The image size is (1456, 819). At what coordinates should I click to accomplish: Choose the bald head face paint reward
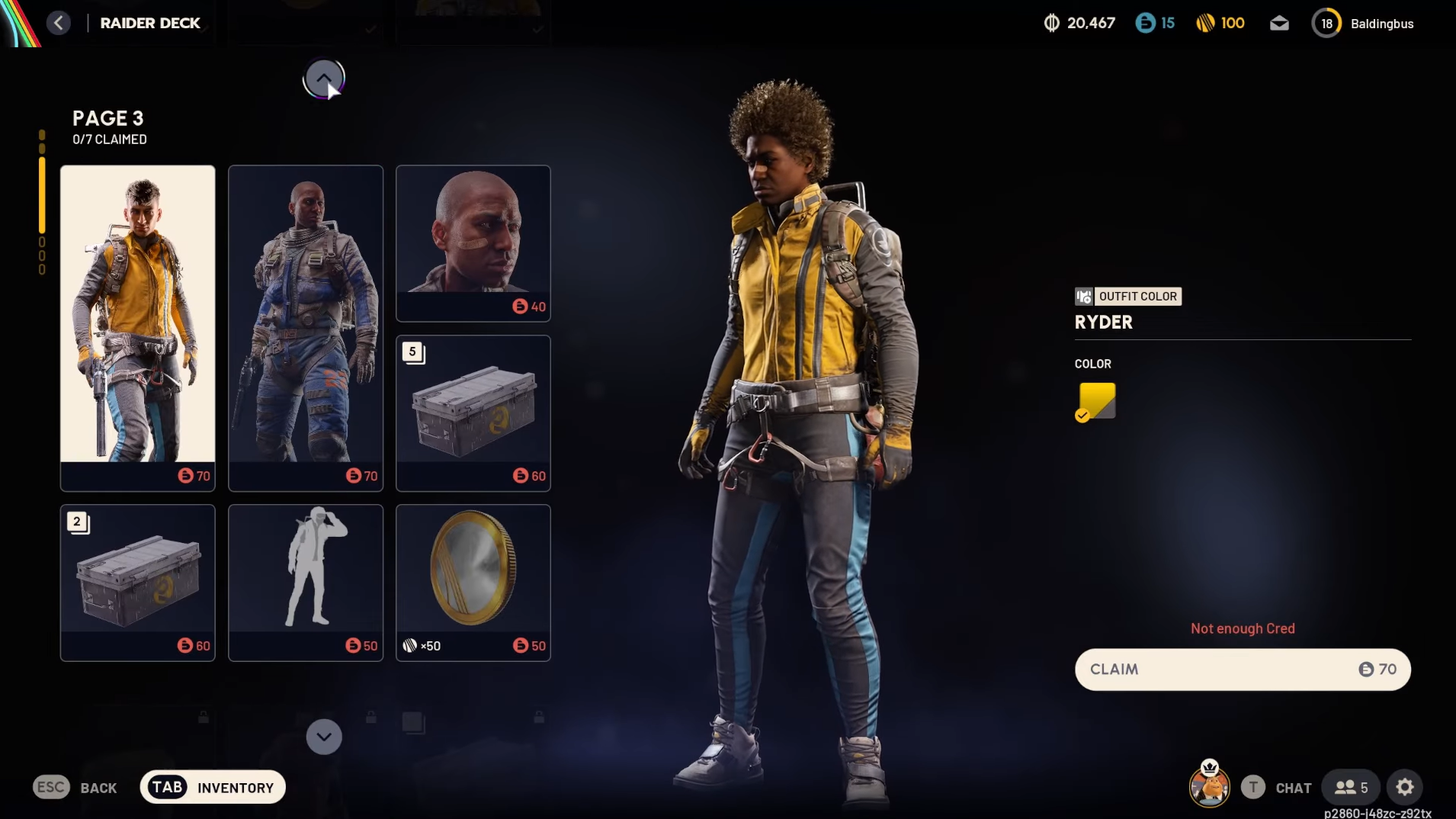coord(473,242)
